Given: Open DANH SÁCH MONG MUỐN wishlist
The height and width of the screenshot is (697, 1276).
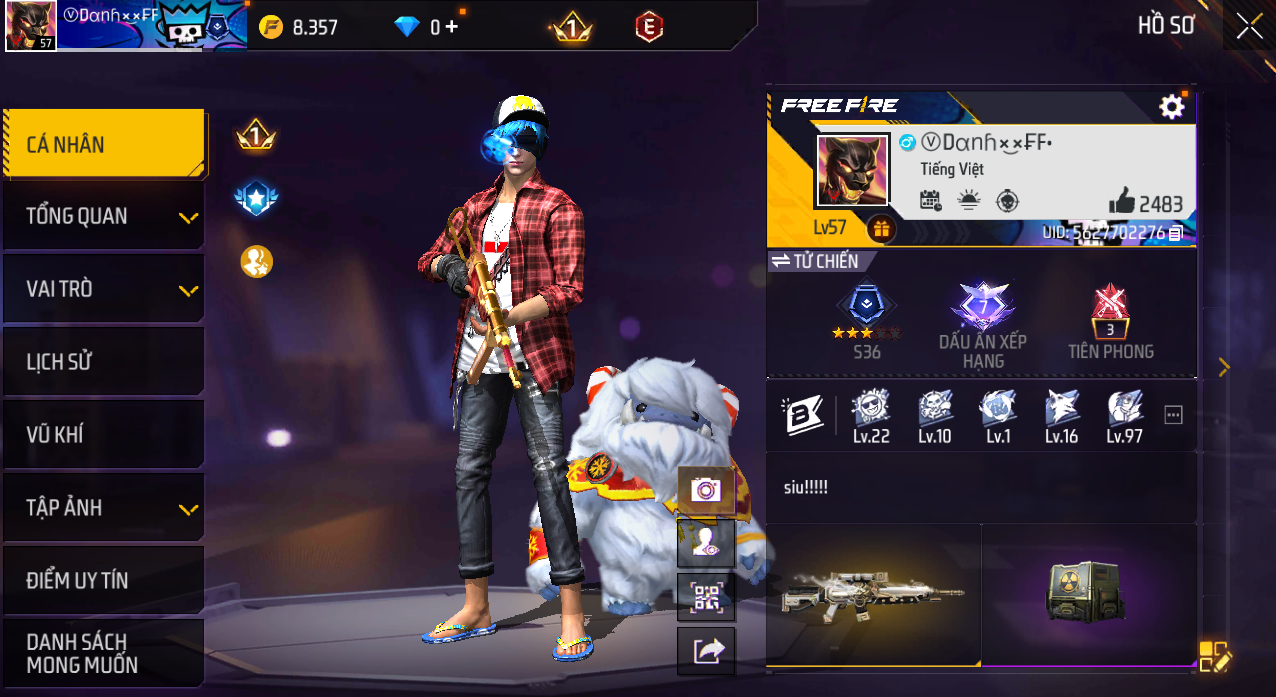Looking at the screenshot, I should [x=104, y=653].
